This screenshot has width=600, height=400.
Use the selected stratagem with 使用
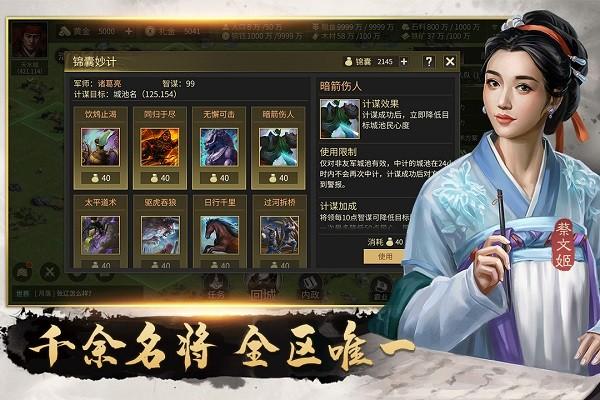tap(386, 256)
